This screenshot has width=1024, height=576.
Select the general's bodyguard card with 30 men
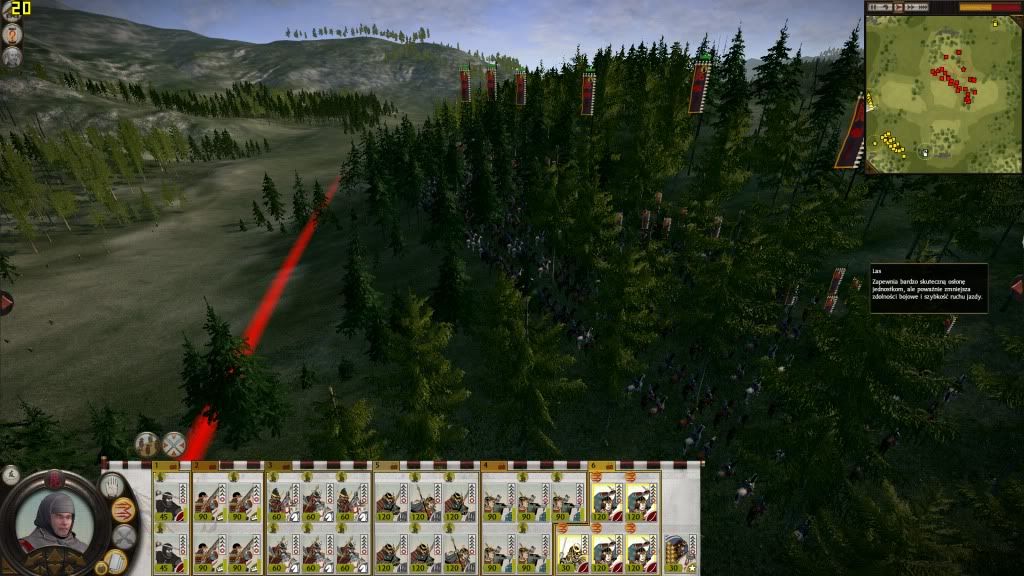[679, 548]
